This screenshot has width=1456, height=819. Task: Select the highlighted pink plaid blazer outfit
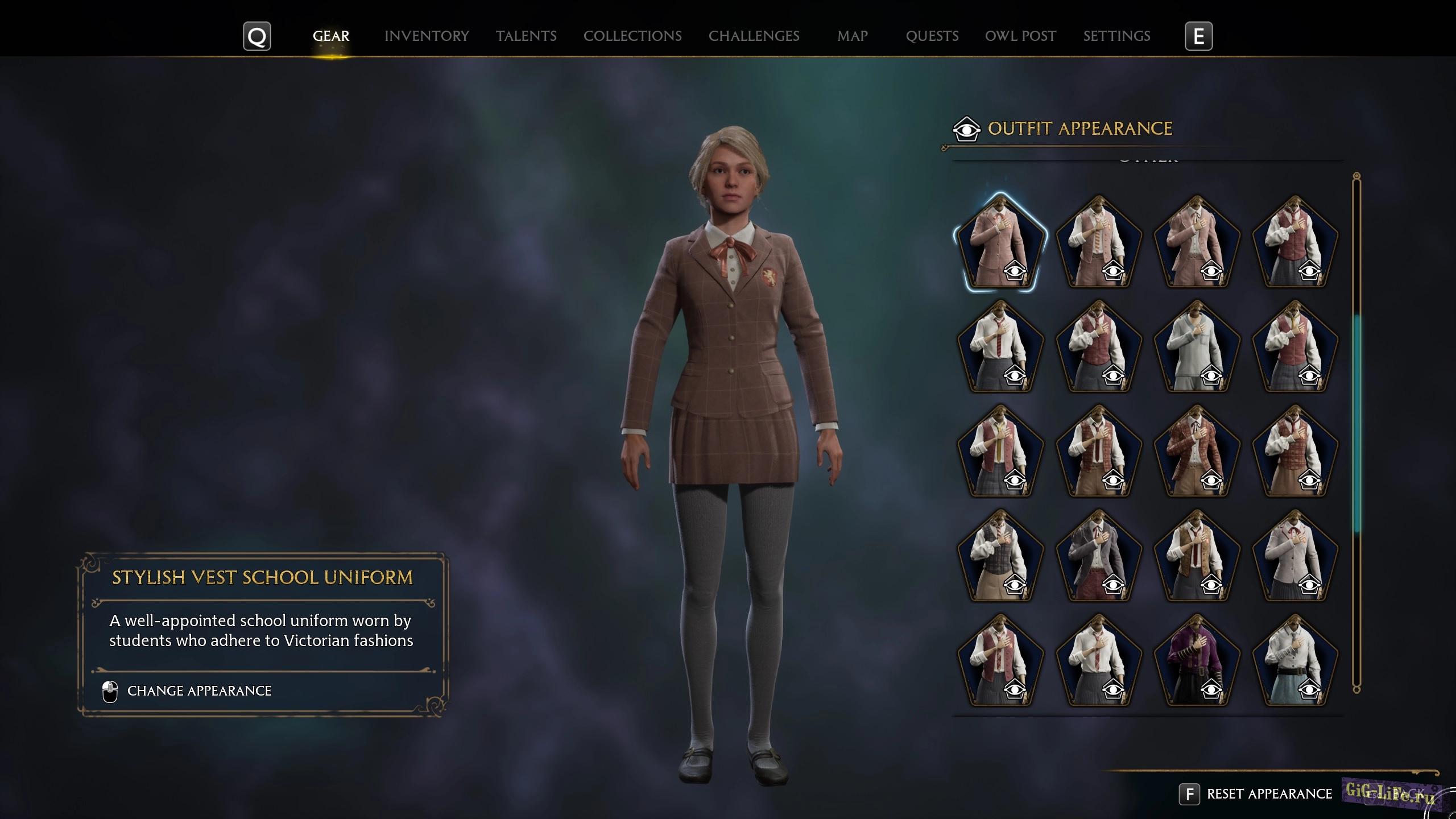click(1000, 242)
